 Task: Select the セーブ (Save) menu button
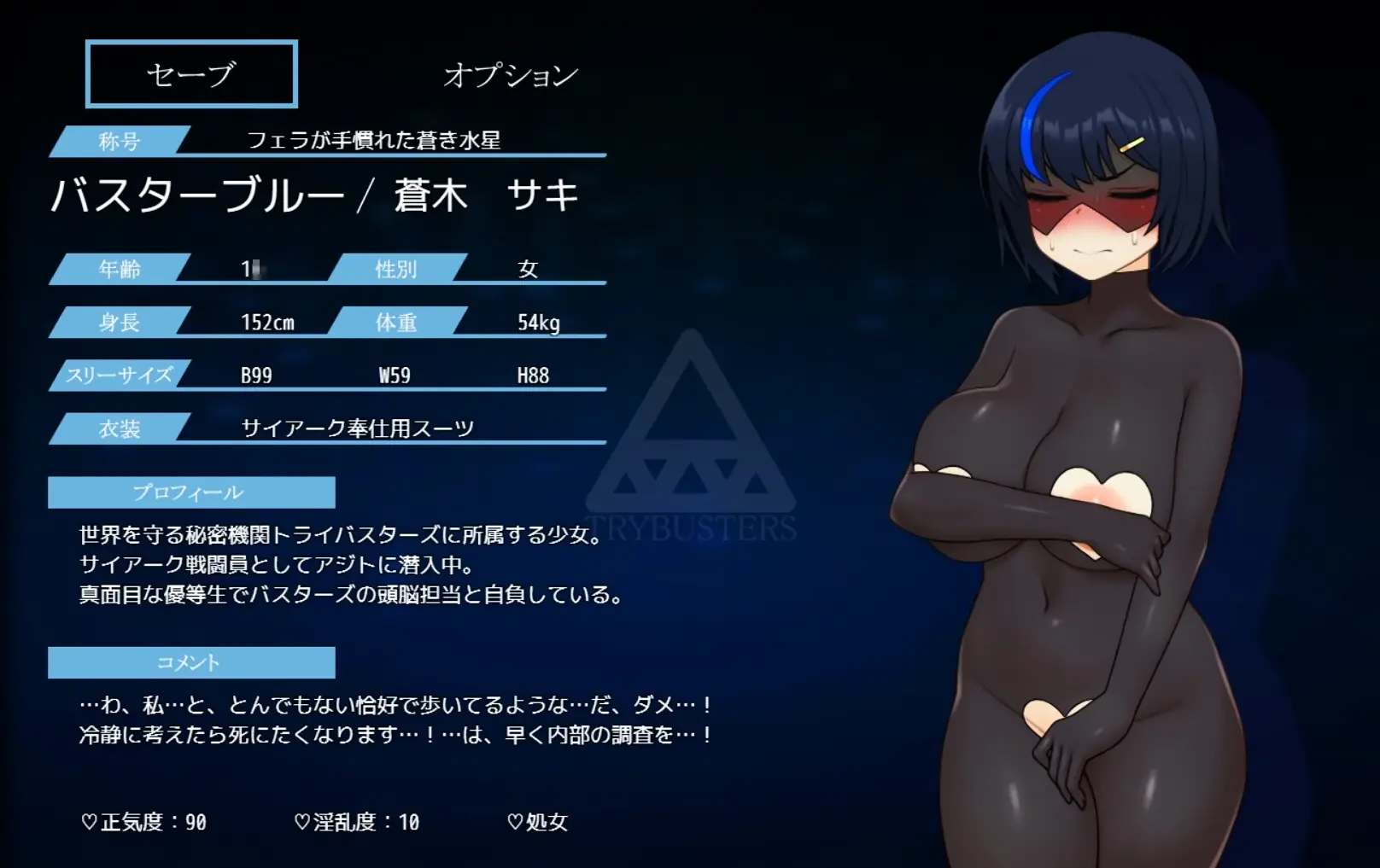tap(191, 74)
